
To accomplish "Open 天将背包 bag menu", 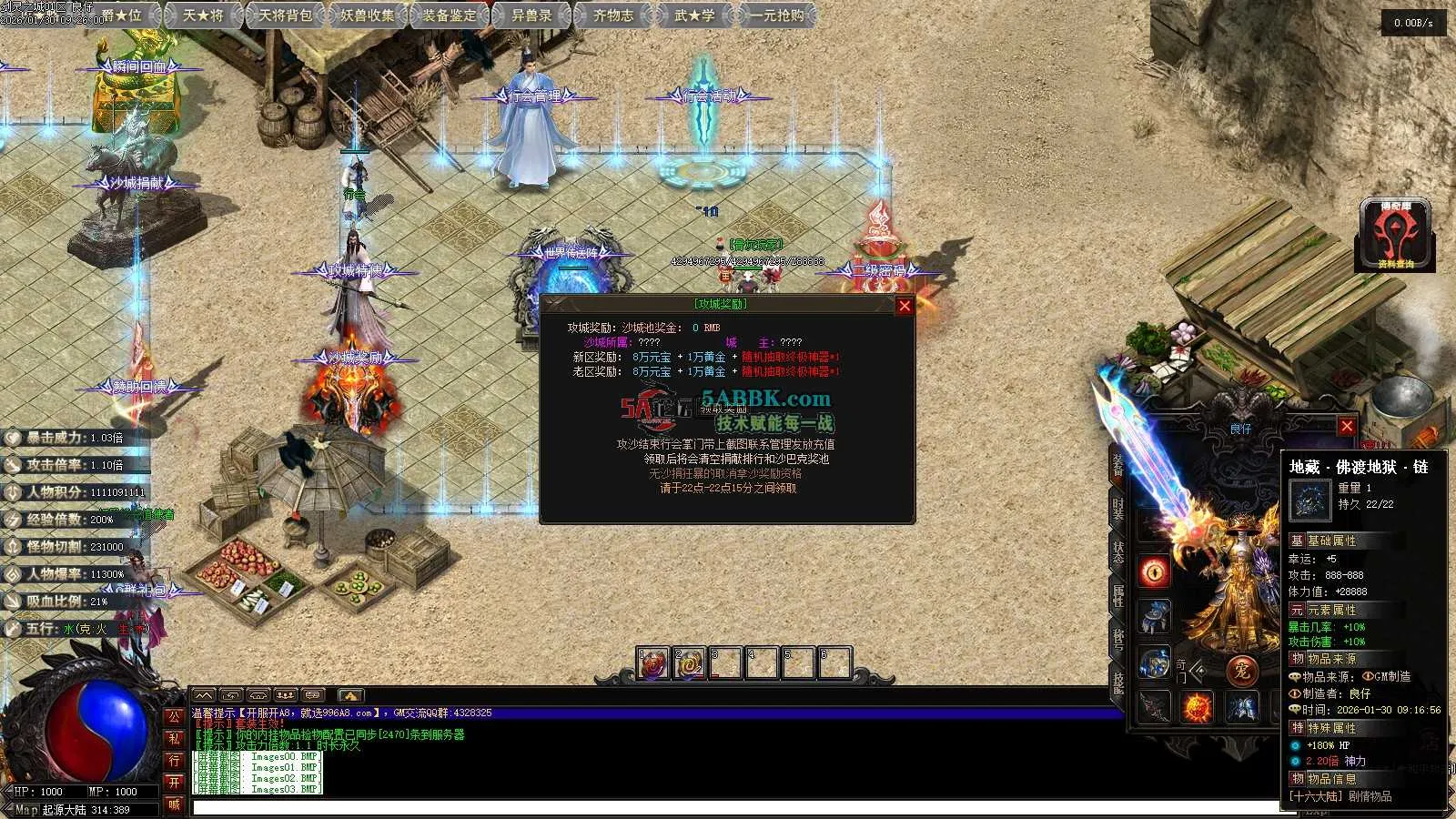I will click(285, 15).
